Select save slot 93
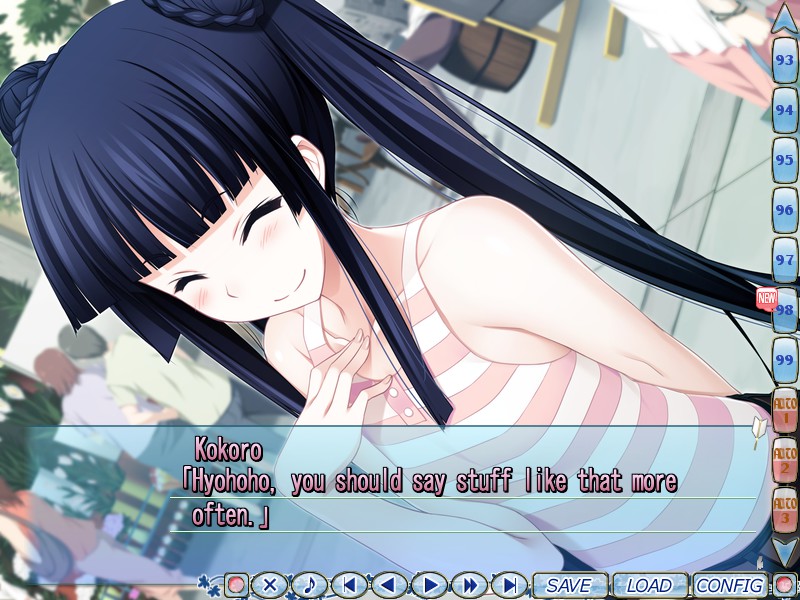Viewport: 800px width, 600px height. 785,60
